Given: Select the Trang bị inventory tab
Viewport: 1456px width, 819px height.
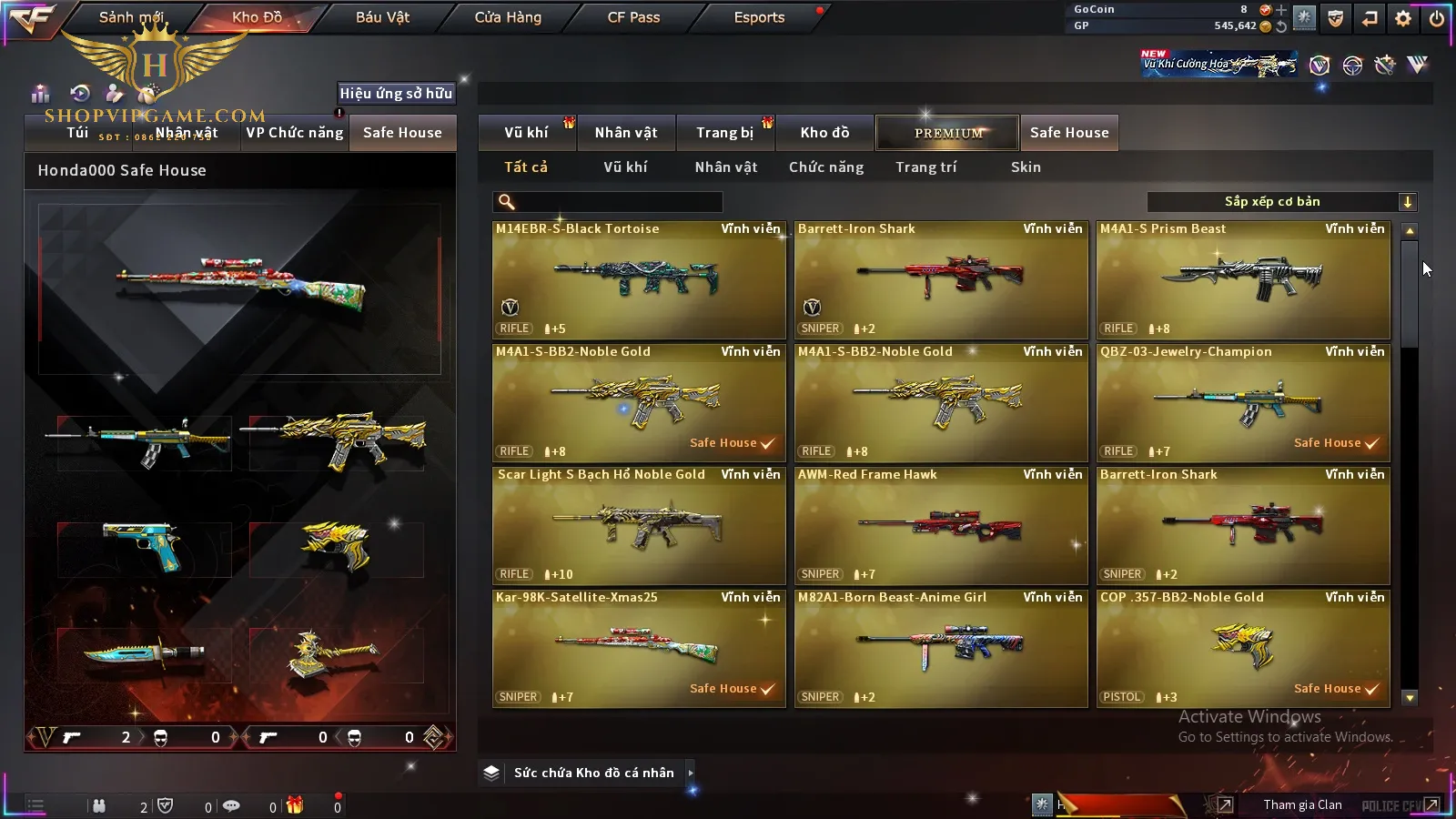Looking at the screenshot, I should (724, 133).
